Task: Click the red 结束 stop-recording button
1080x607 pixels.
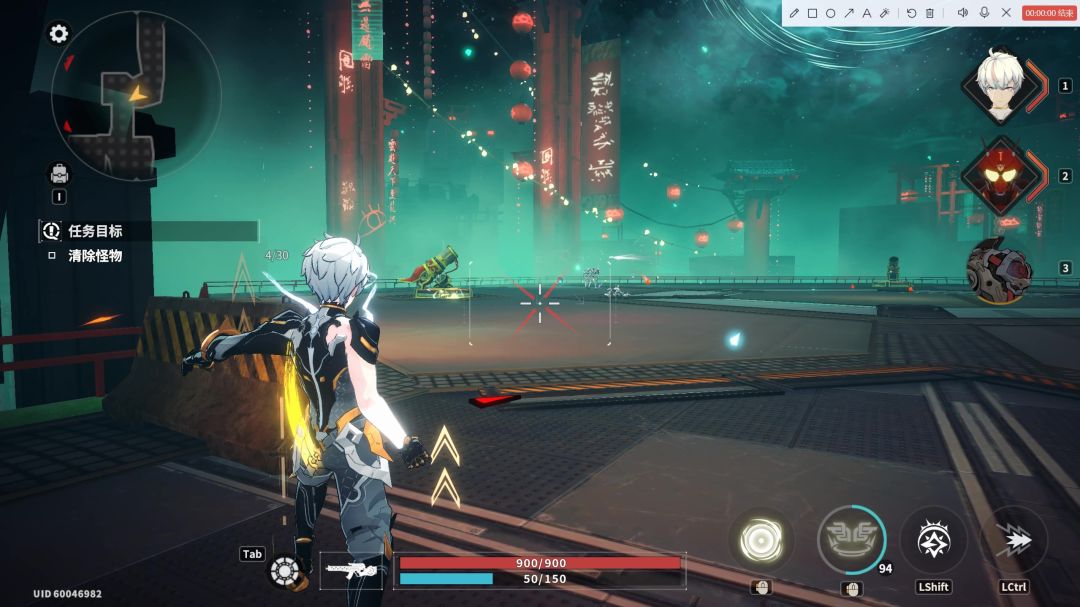Action: point(1048,13)
